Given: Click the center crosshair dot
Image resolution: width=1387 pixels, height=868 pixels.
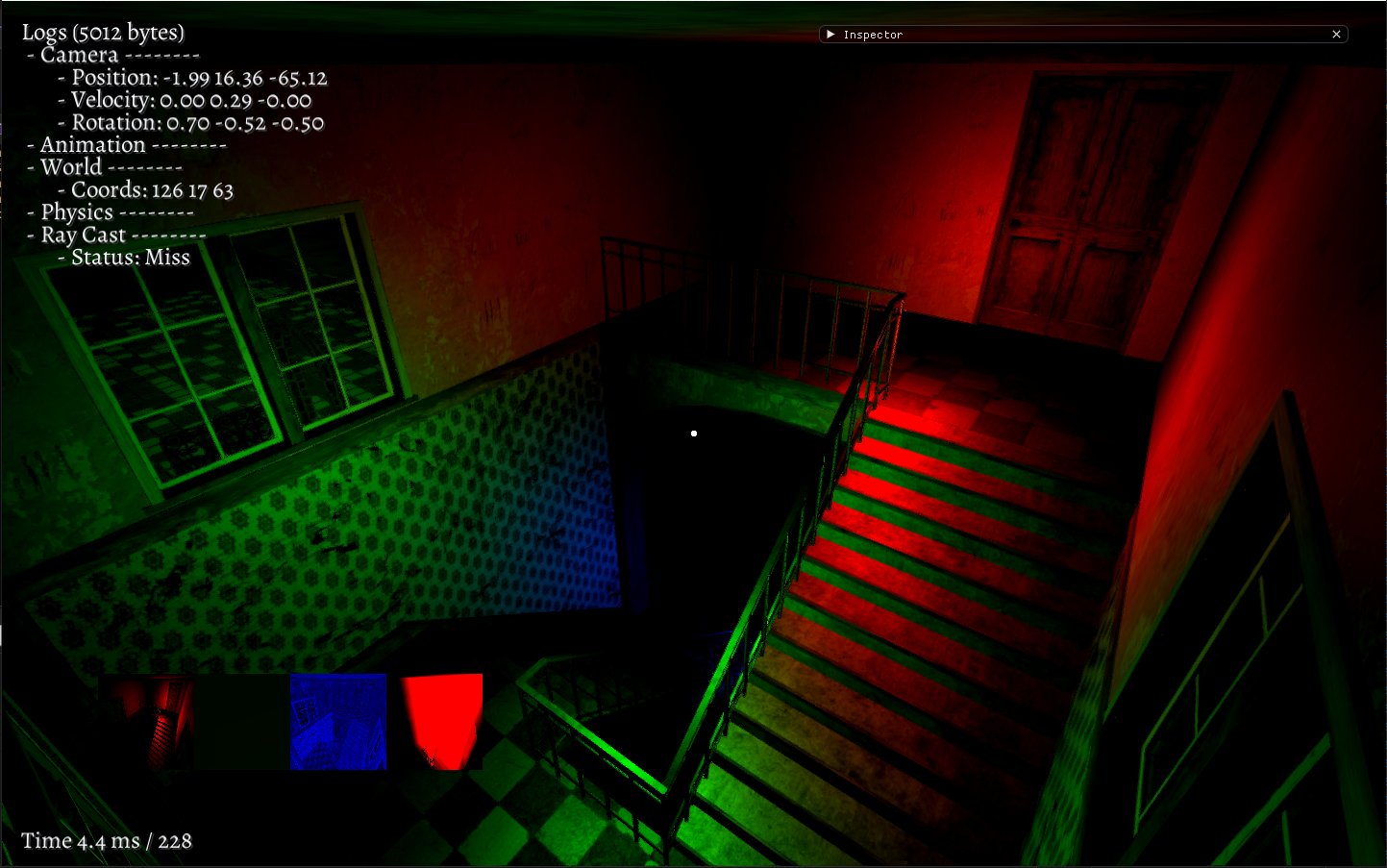Looking at the screenshot, I should (x=693, y=434).
